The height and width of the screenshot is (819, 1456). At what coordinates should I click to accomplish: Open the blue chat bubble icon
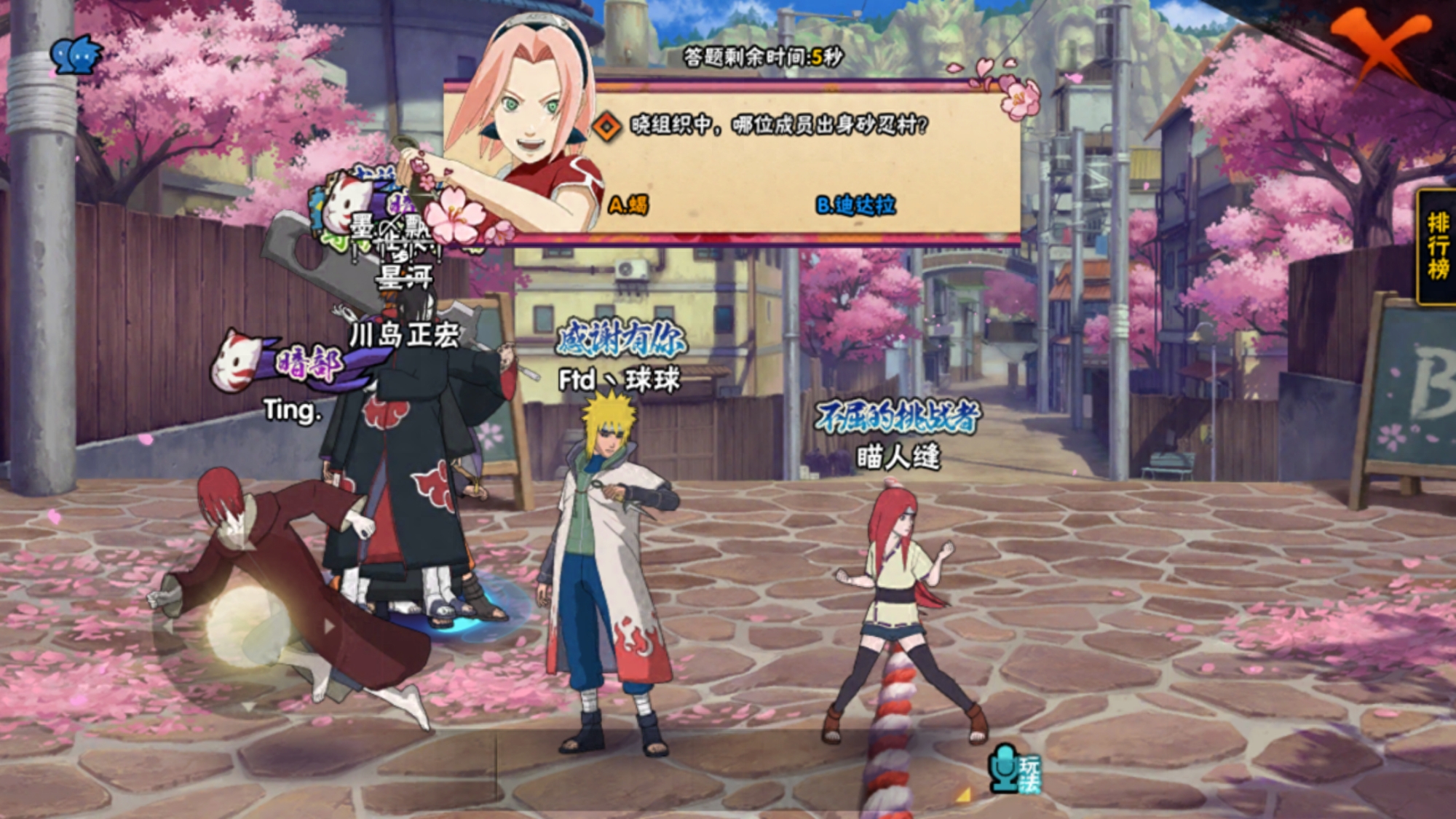coord(76,55)
